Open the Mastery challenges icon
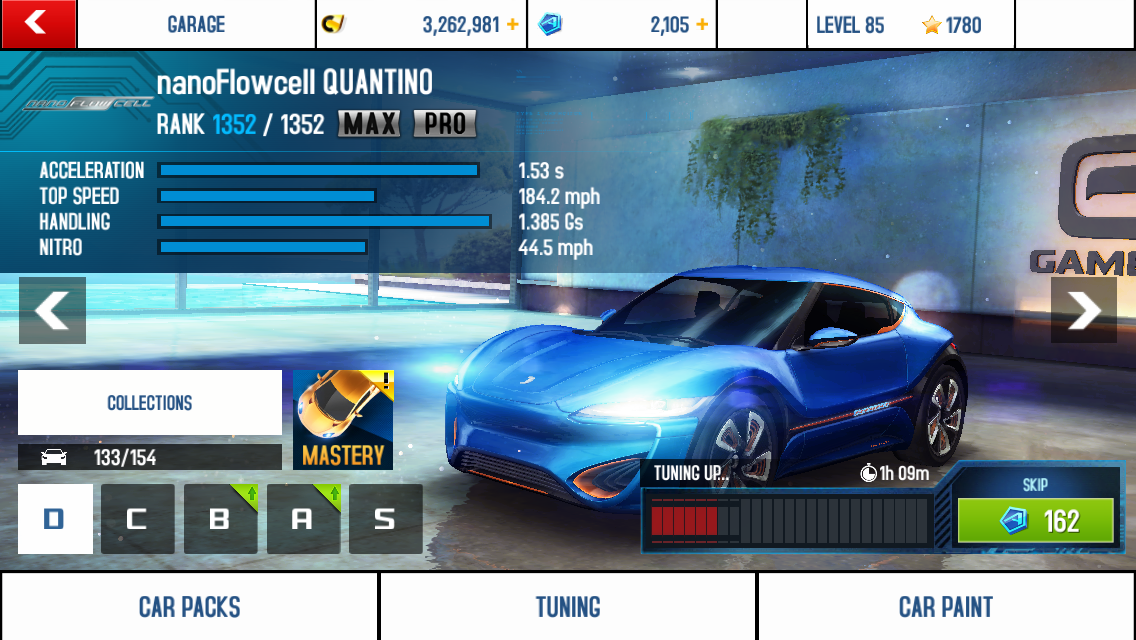This screenshot has height=640, width=1136. click(343, 420)
